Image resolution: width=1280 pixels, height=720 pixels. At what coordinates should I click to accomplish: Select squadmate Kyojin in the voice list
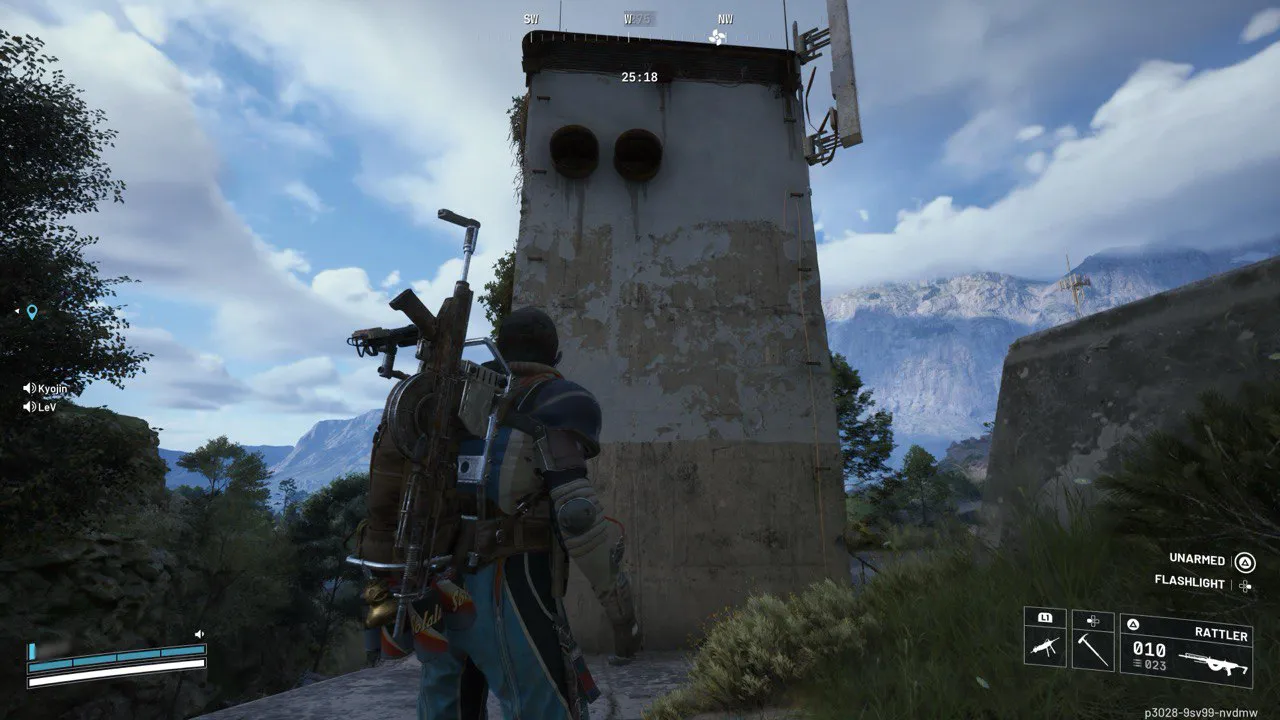coord(46,388)
